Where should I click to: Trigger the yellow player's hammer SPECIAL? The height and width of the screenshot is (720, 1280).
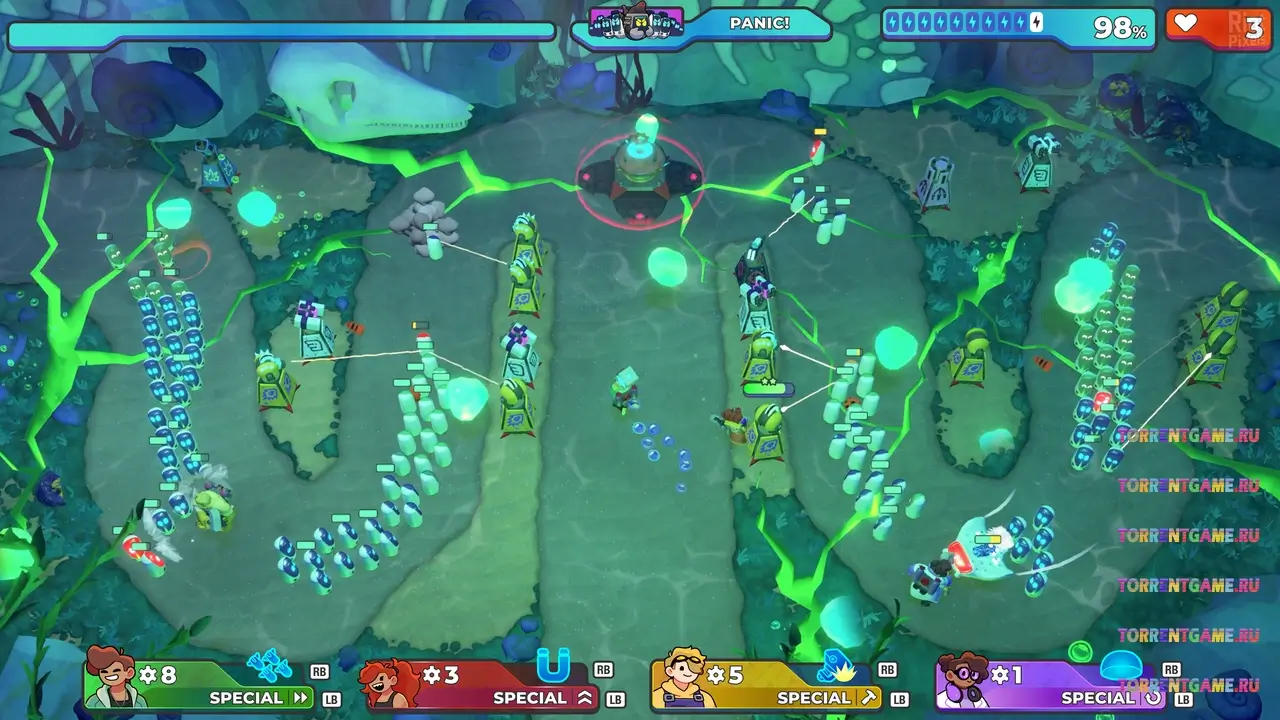(828, 697)
